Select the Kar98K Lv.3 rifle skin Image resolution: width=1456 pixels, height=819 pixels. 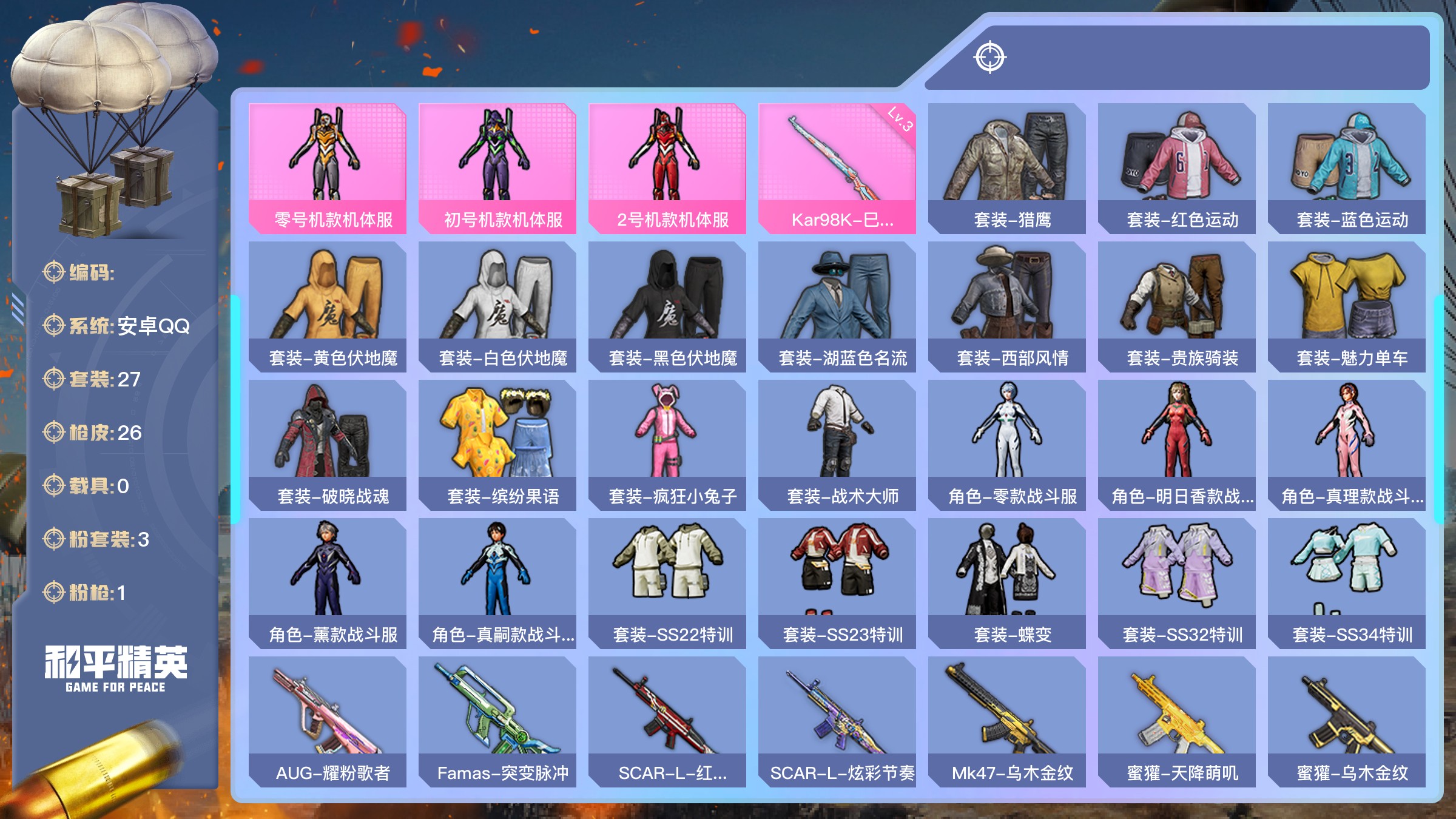(837, 168)
